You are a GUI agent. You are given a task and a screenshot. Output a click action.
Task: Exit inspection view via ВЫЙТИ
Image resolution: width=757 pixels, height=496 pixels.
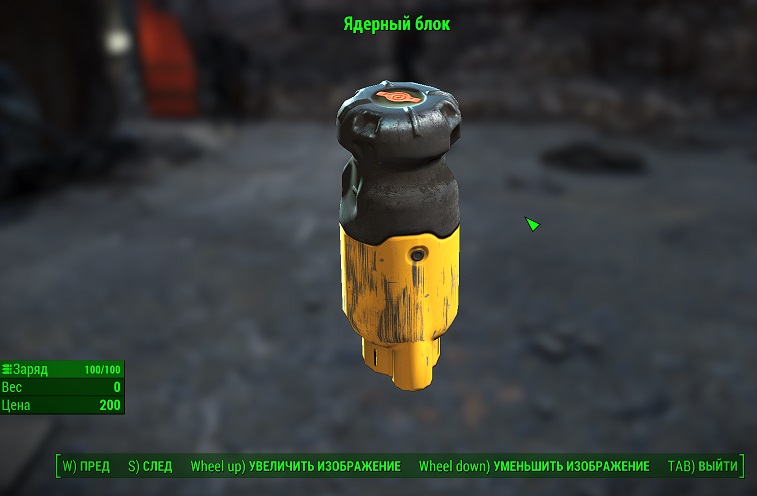tap(703, 467)
